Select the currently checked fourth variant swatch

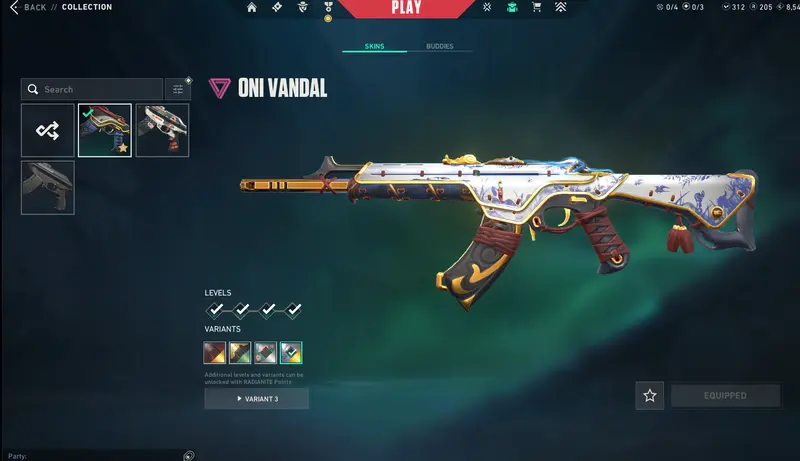pos(291,352)
